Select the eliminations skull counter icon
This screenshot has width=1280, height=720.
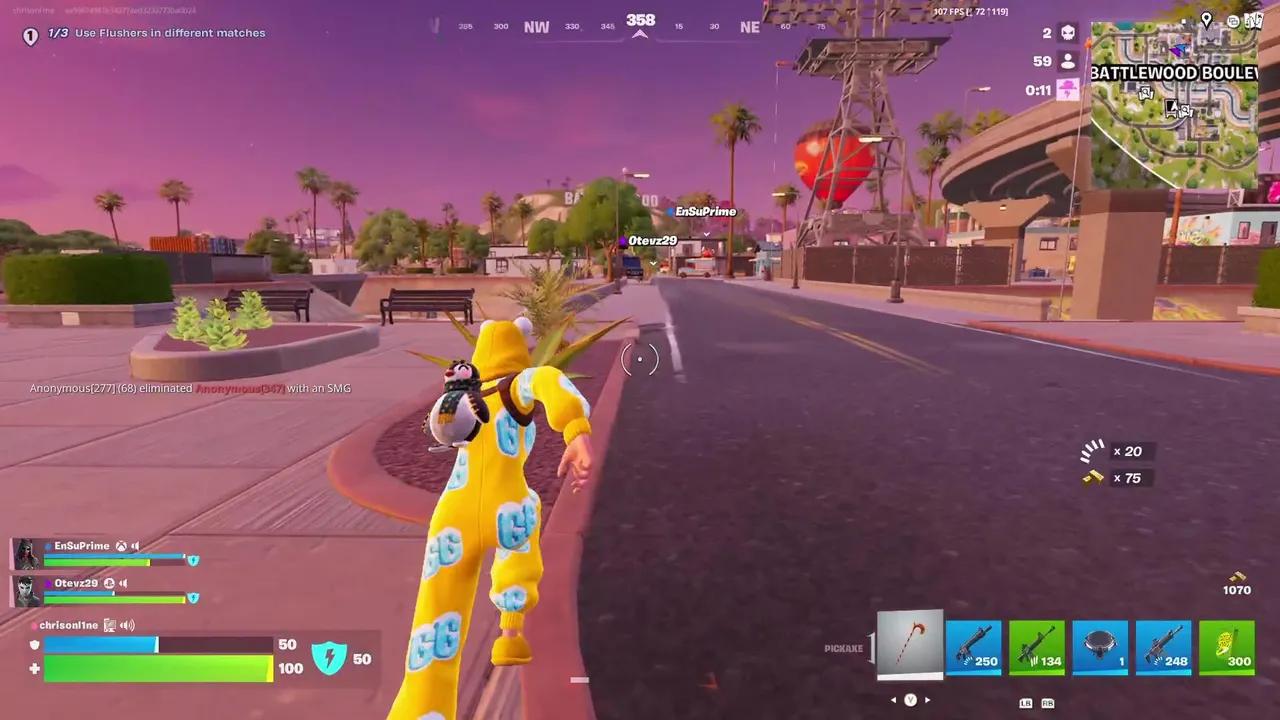[1067, 32]
